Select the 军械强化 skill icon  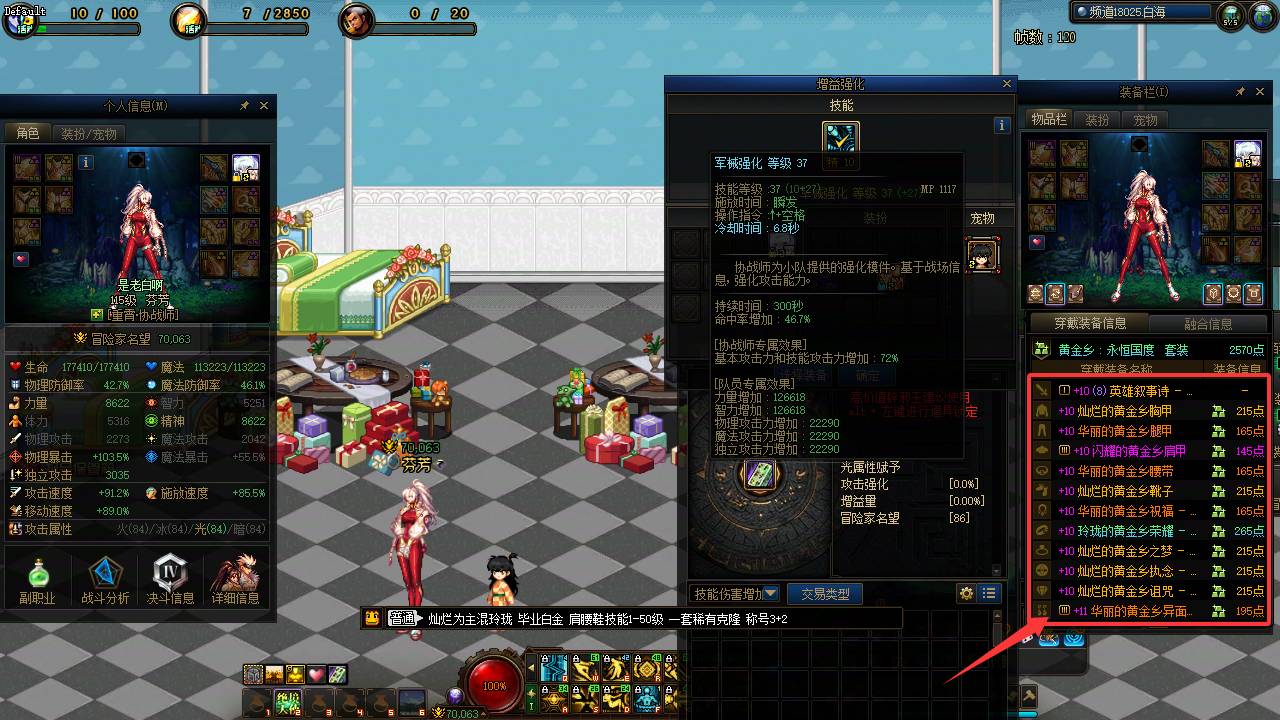(840, 140)
